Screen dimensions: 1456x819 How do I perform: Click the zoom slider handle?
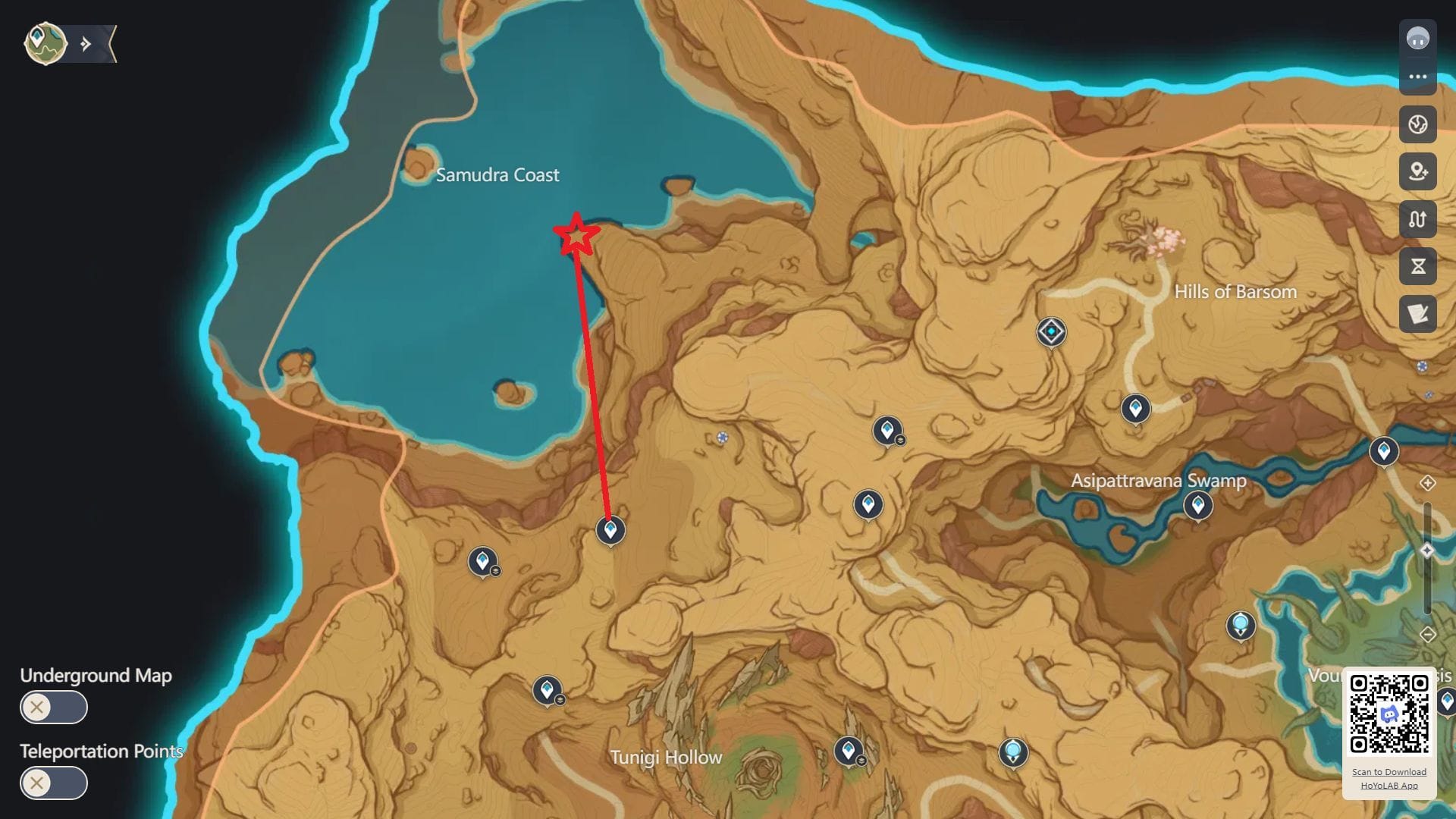[x=1427, y=551]
